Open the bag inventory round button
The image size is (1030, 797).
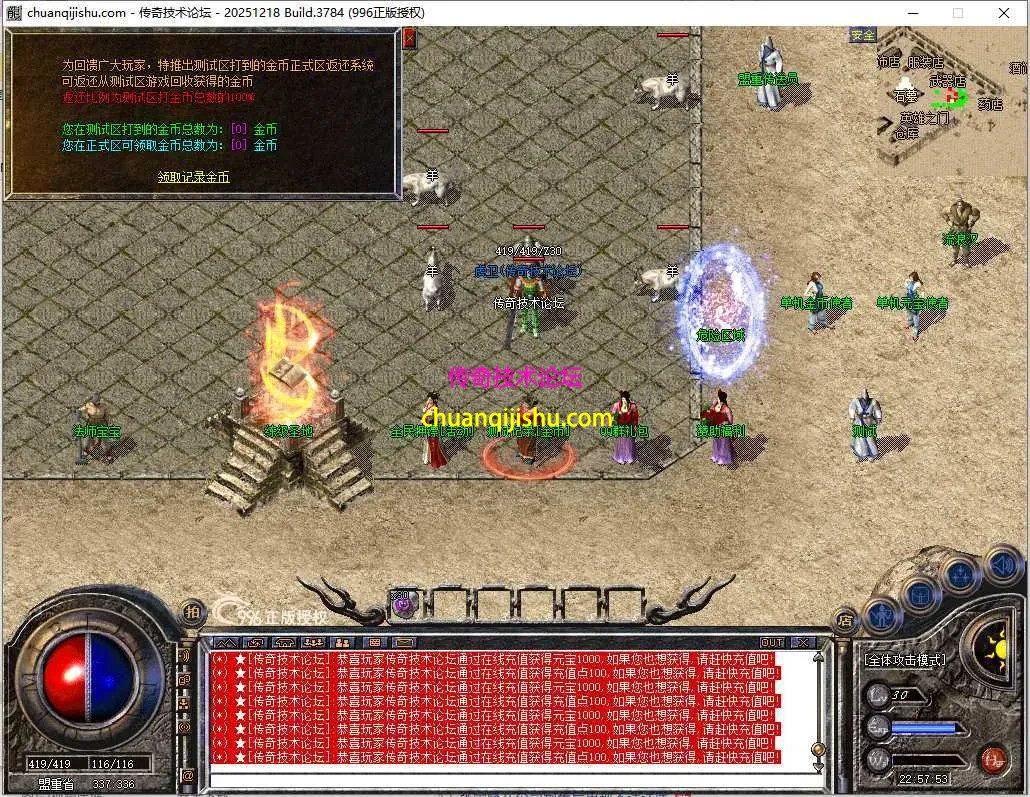921,595
